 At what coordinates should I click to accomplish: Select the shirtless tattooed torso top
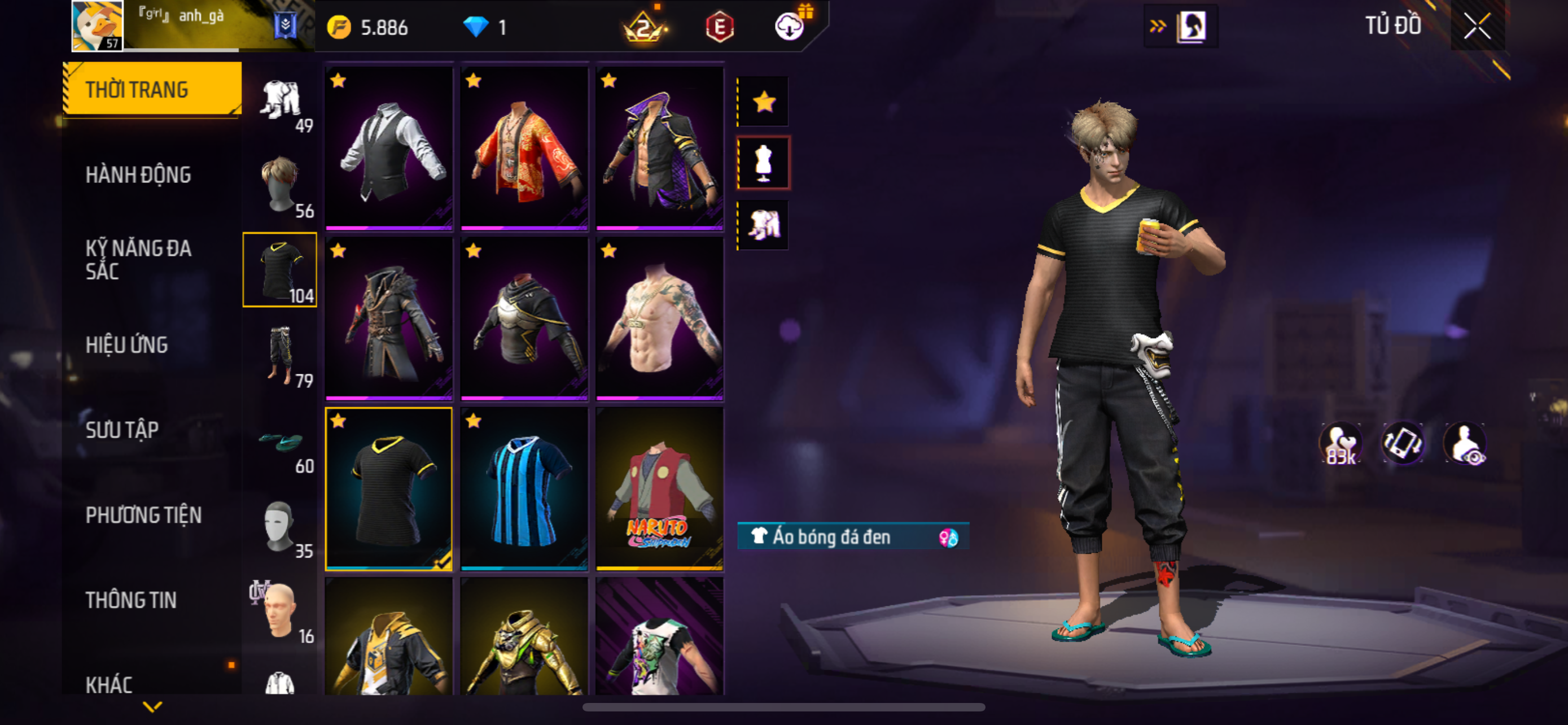click(659, 319)
